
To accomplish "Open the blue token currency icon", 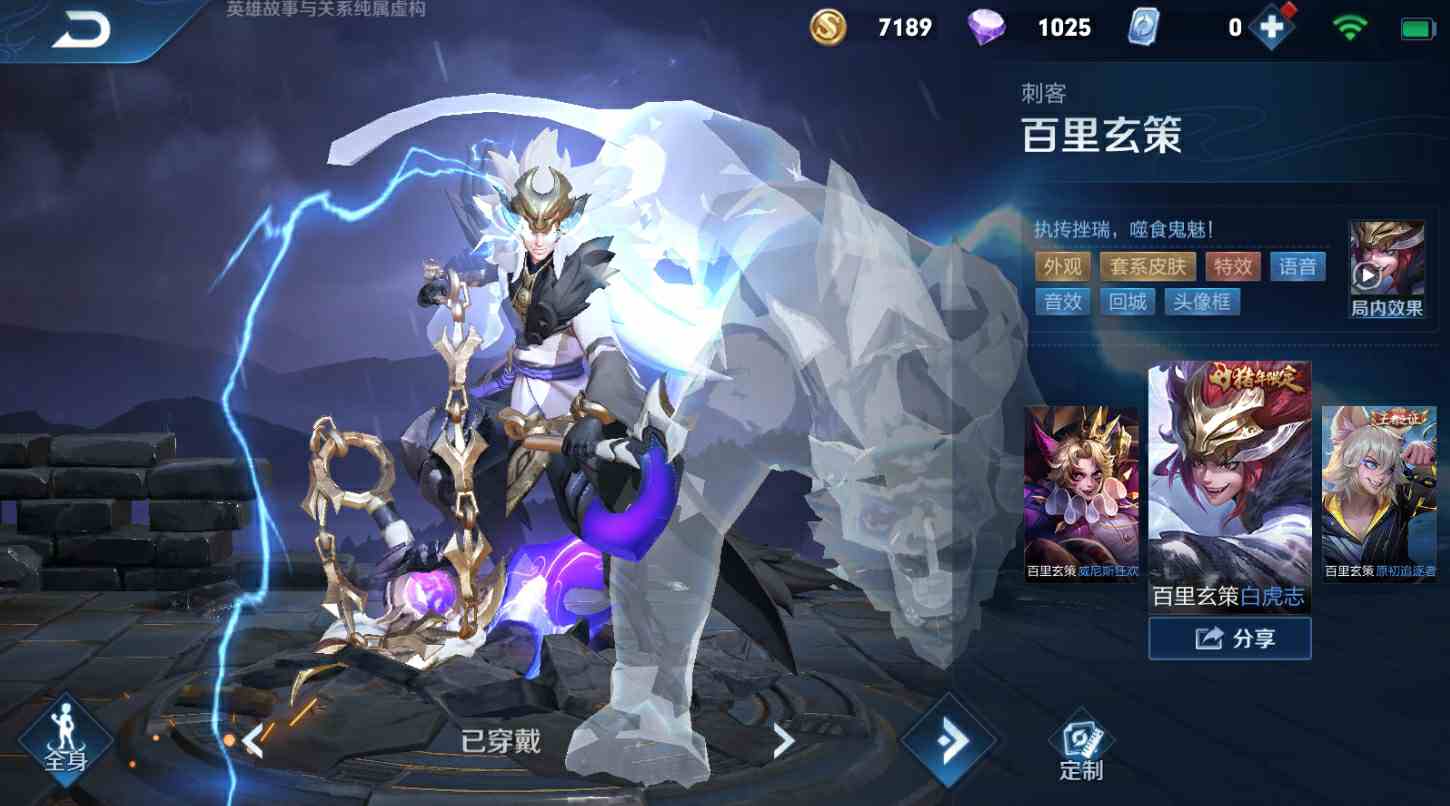I will coord(1143,27).
